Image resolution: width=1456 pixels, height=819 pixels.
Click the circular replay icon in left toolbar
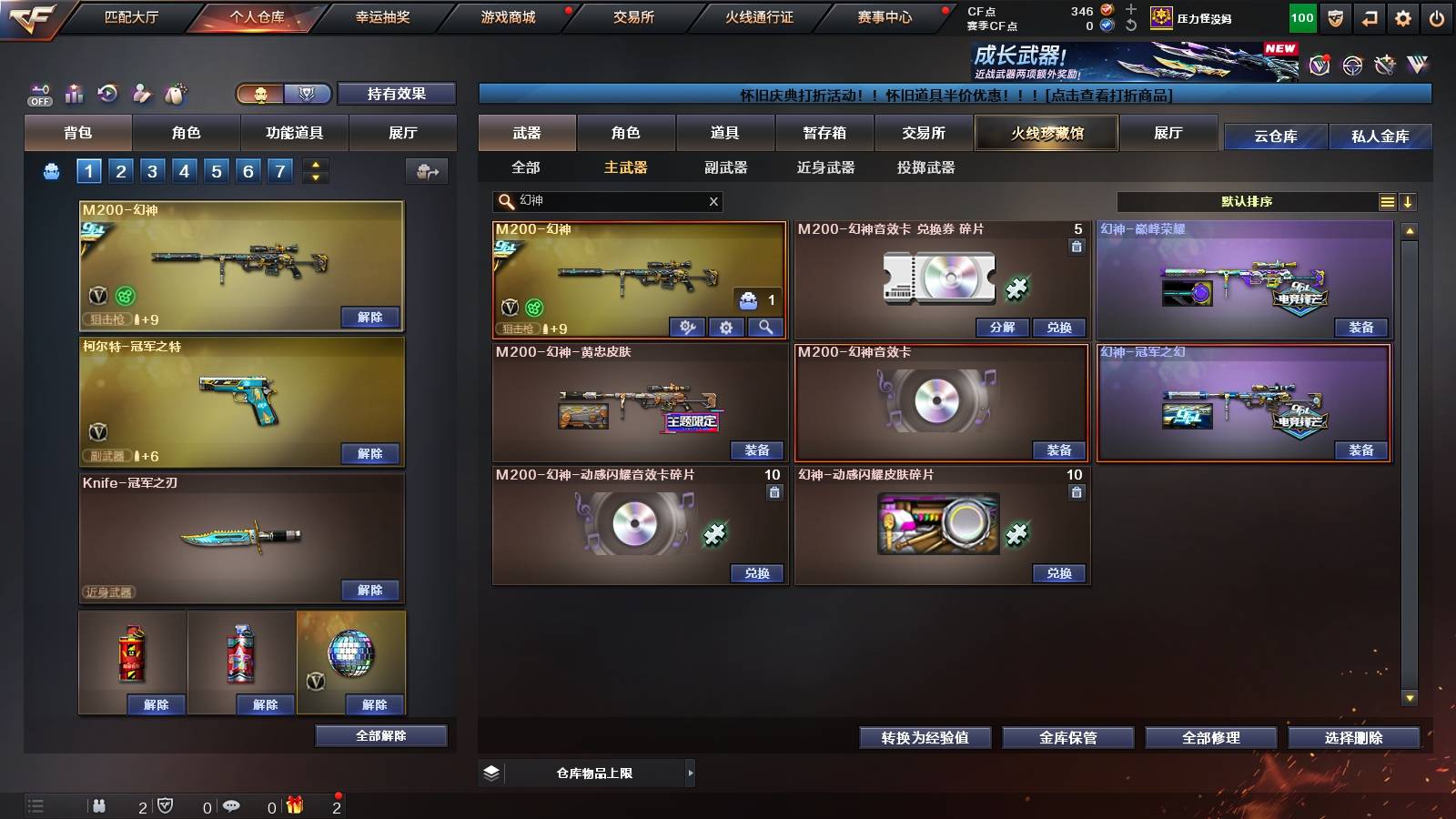click(x=108, y=94)
